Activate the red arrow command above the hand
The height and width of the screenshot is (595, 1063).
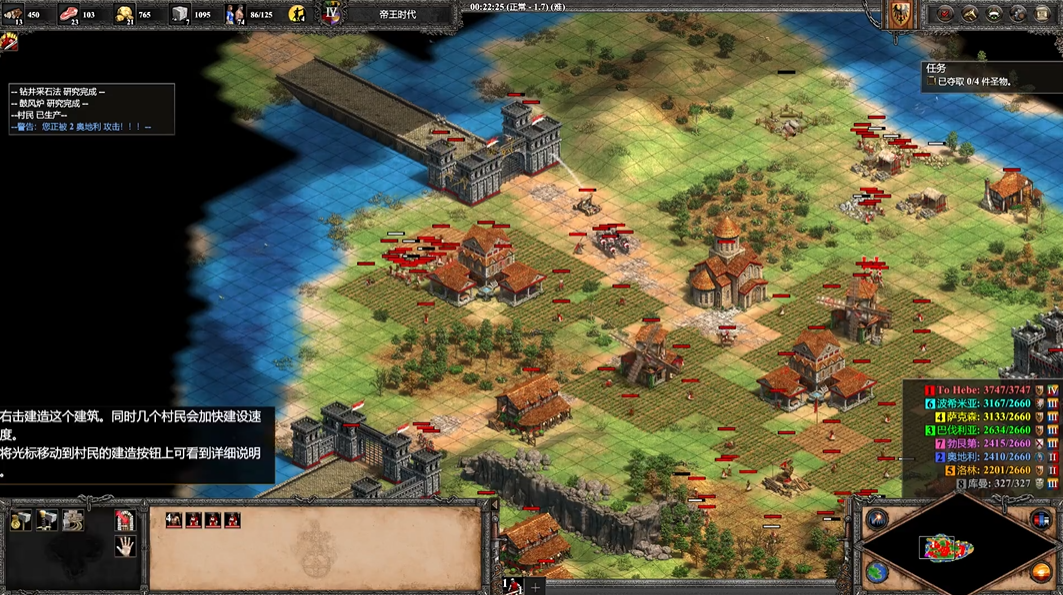tap(125, 520)
